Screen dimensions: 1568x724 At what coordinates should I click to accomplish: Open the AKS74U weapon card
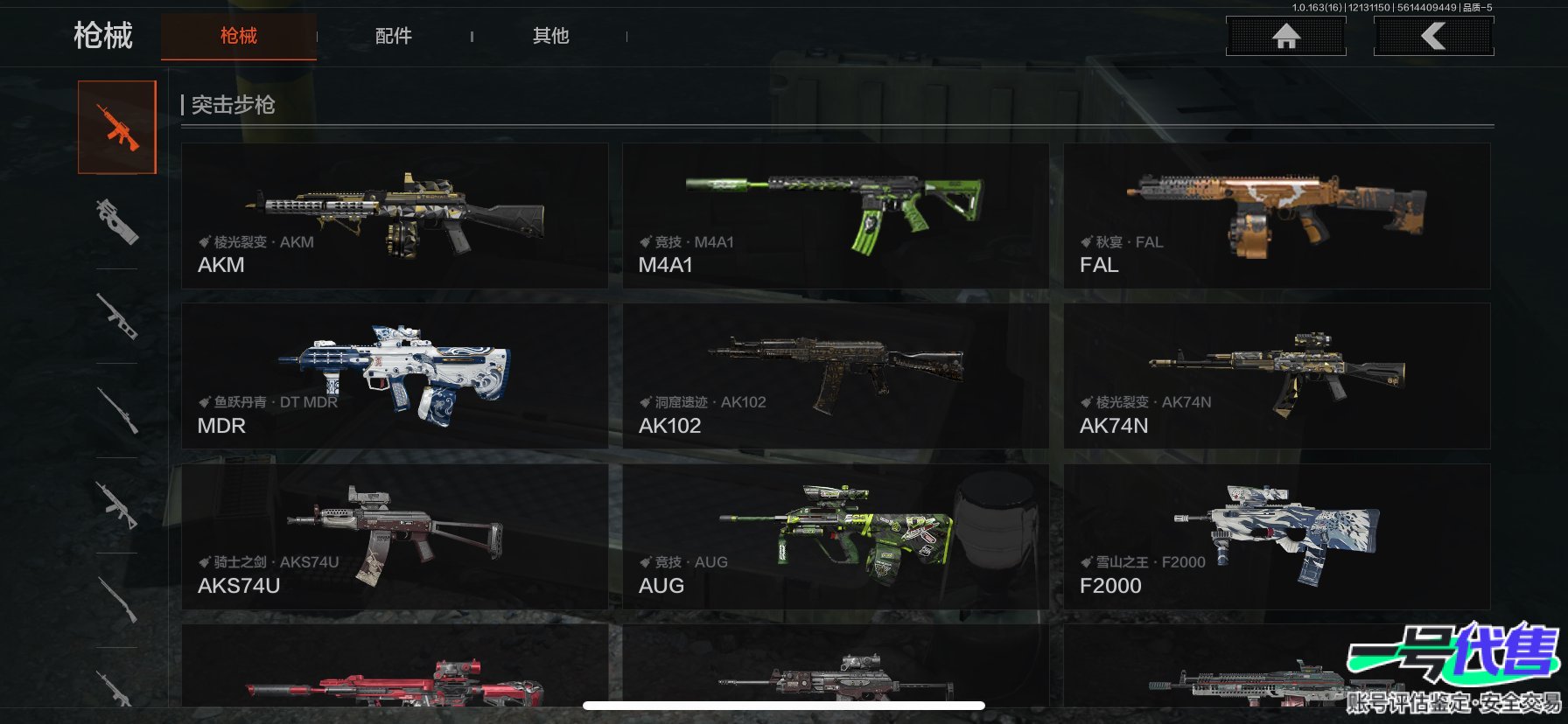point(395,536)
